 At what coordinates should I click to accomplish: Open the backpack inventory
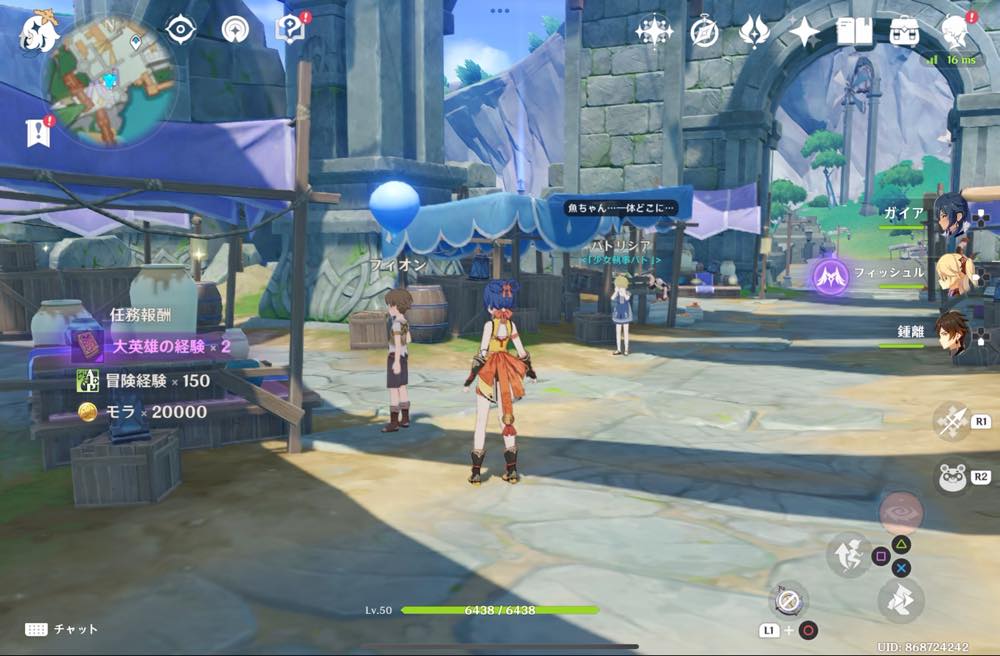click(x=905, y=32)
